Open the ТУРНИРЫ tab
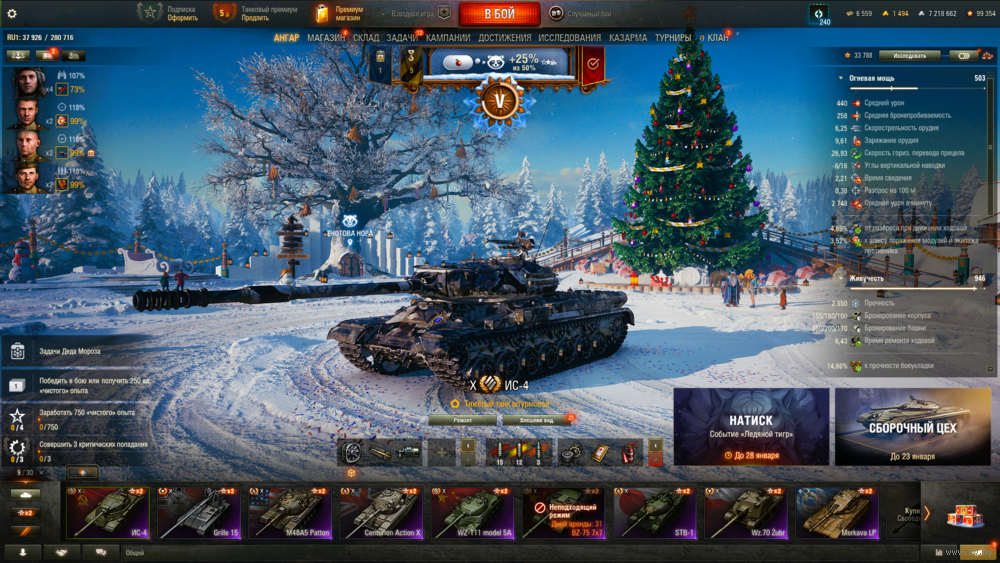The image size is (1000, 563). 673,38
